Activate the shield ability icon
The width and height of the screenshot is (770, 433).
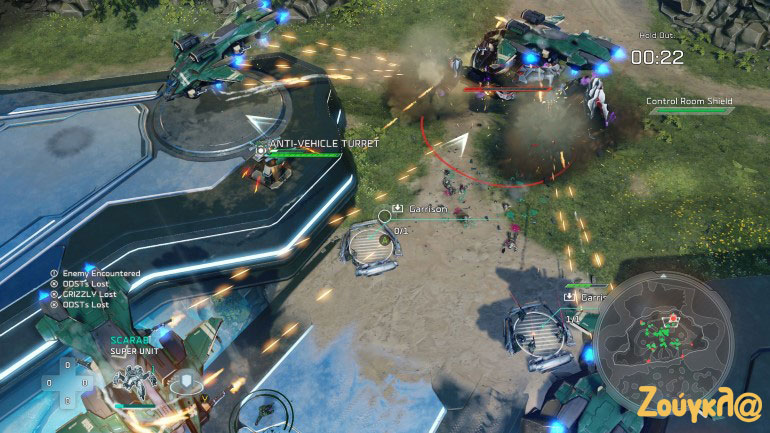[x=185, y=380]
